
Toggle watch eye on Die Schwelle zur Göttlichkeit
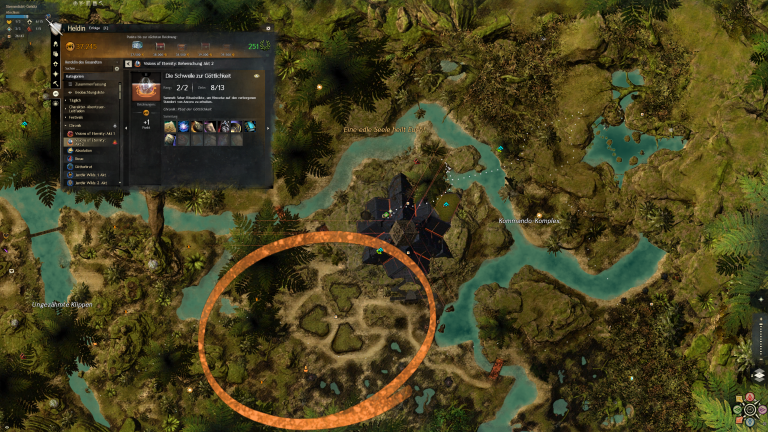pos(257,76)
